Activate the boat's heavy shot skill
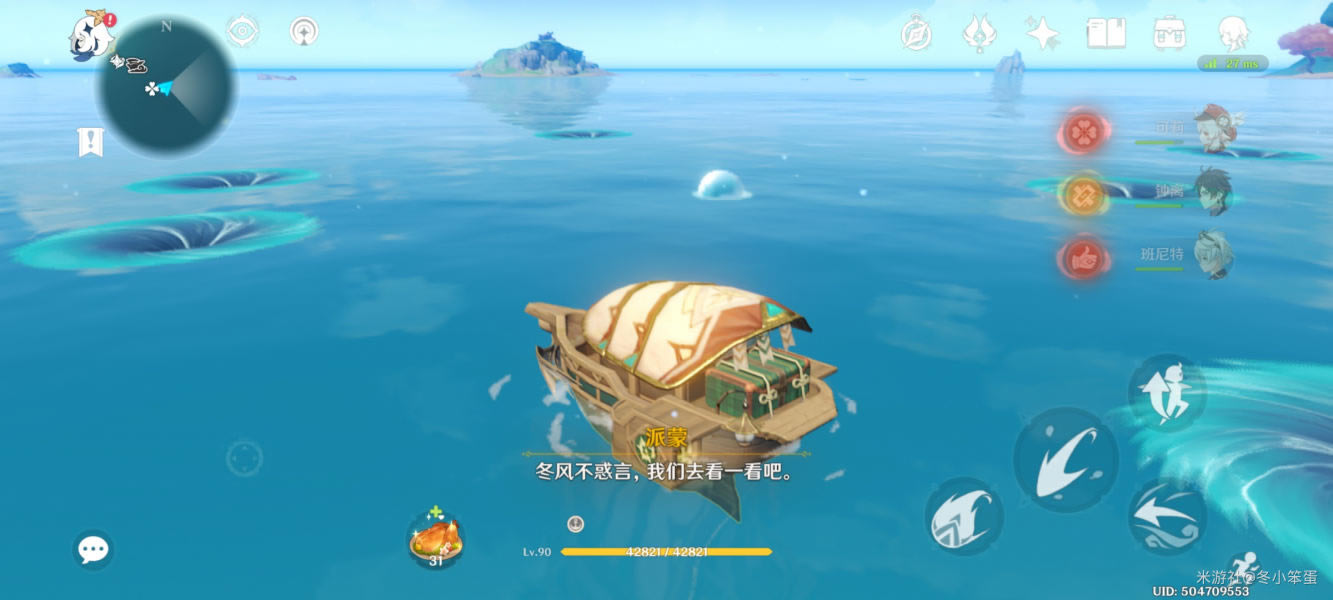Image resolution: width=1333 pixels, height=600 pixels. [x=963, y=516]
